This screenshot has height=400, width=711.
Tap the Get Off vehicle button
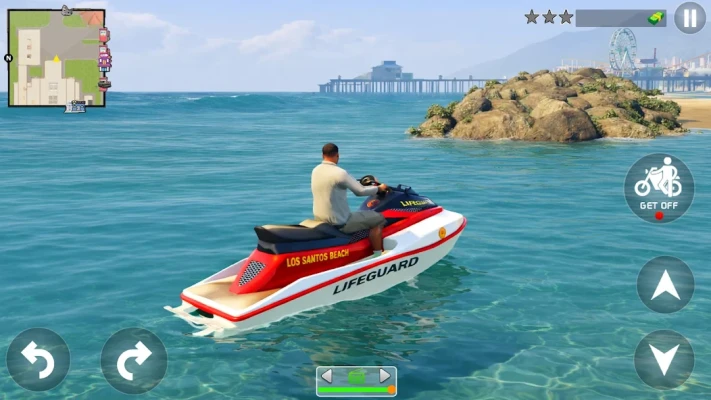(658, 188)
